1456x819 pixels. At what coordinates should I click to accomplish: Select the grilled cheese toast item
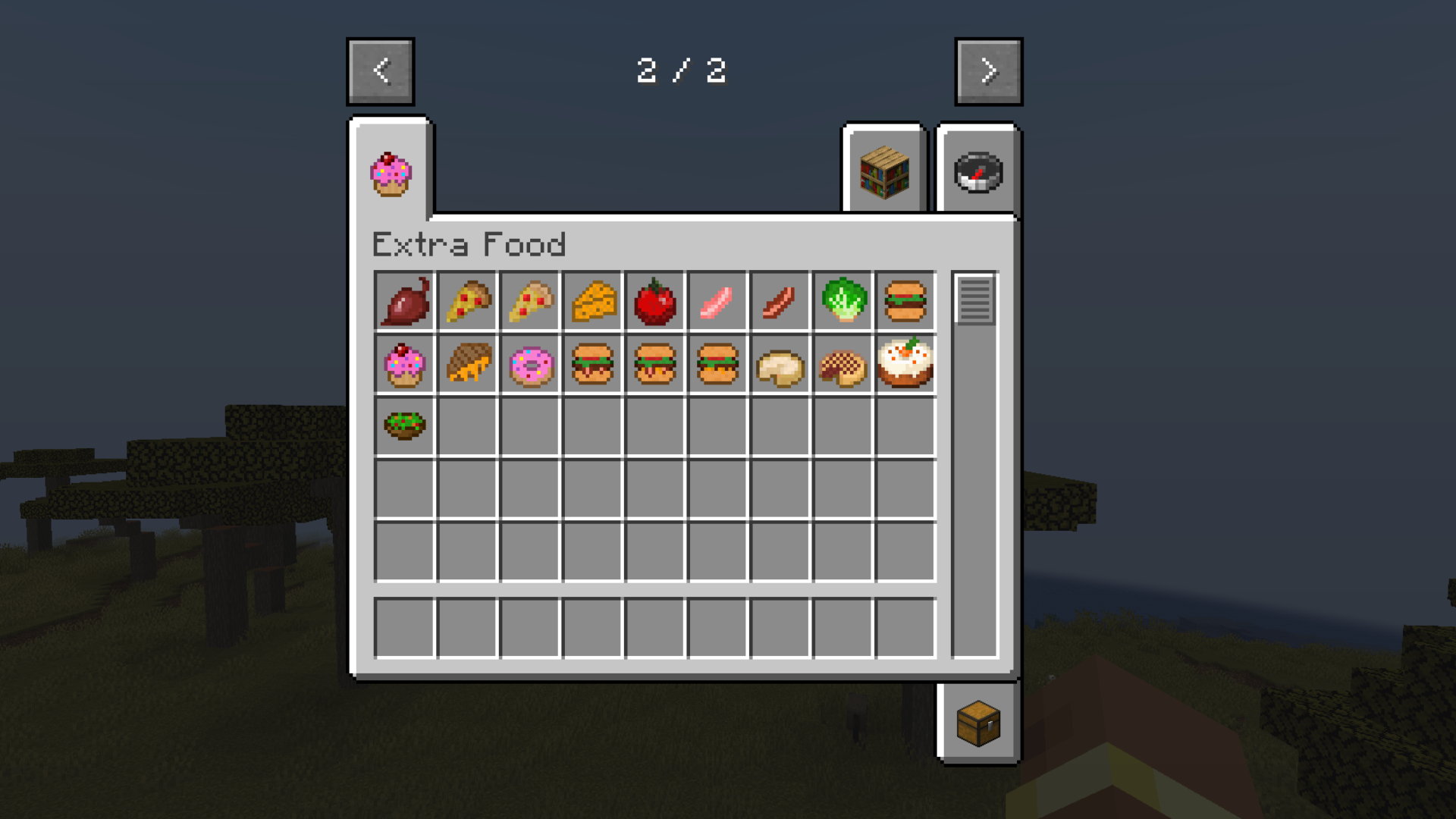(x=467, y=364)
